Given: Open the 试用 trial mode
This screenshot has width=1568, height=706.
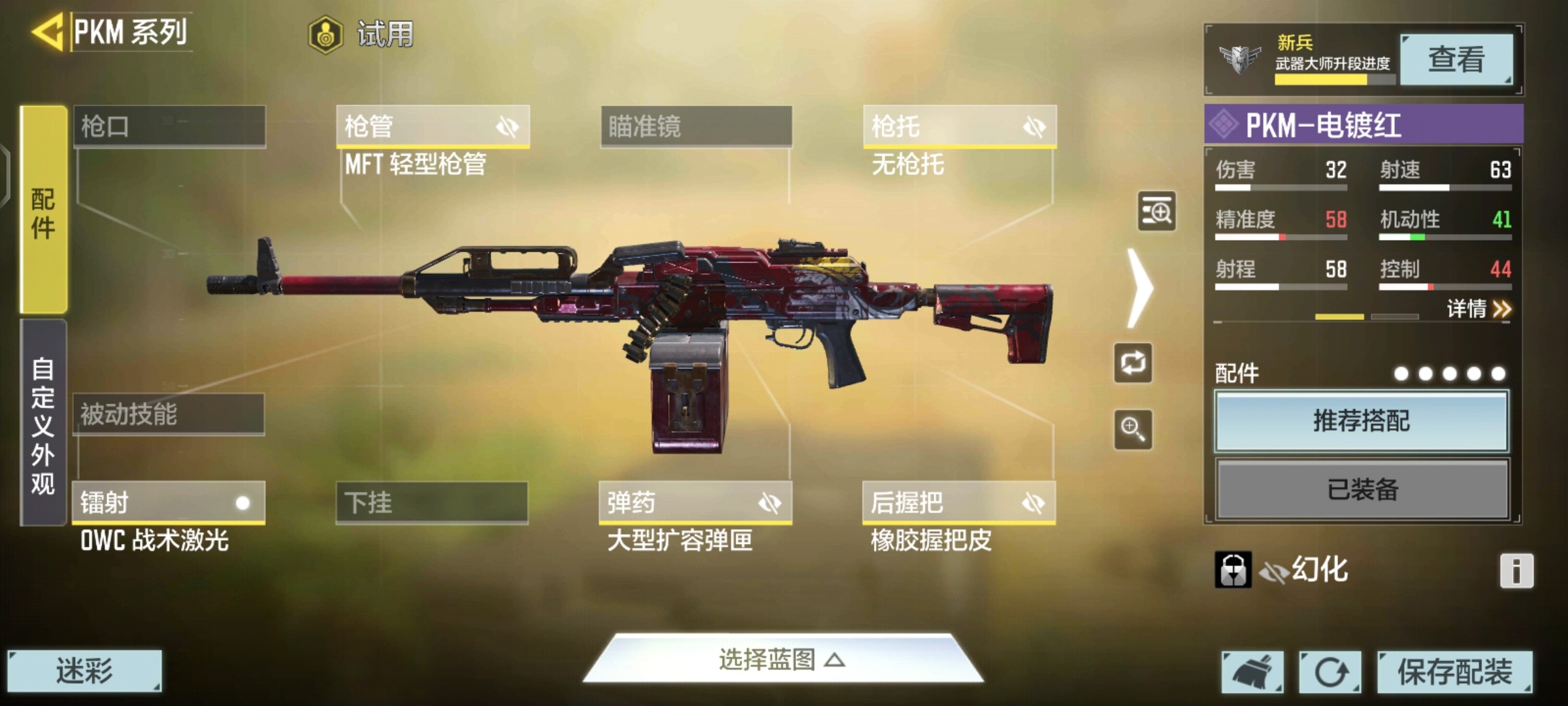Looking at the screenshot, I should (x=363, y=34).
